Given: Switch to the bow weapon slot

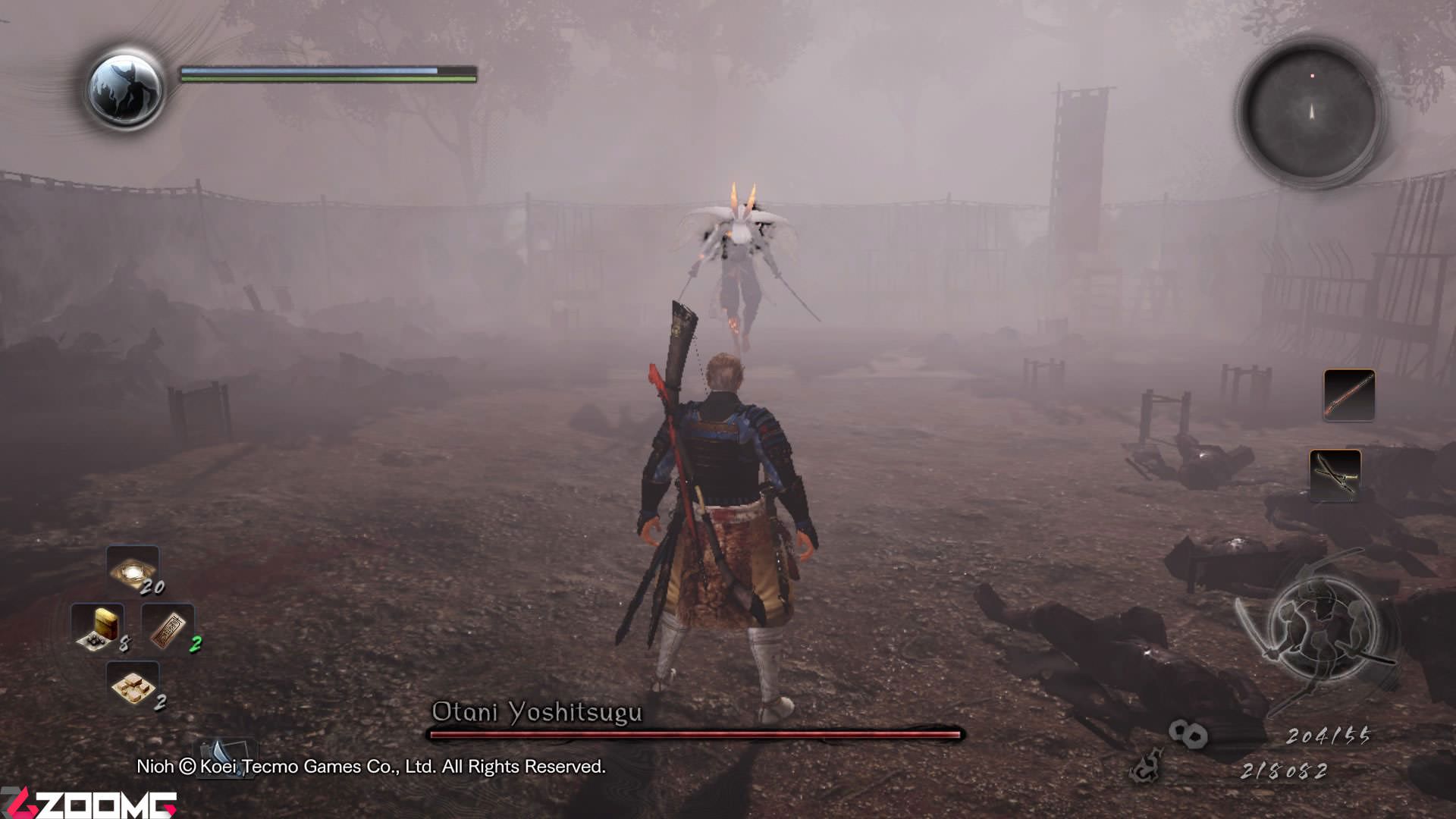Looking at the screenshot, I should [1335, 475].
